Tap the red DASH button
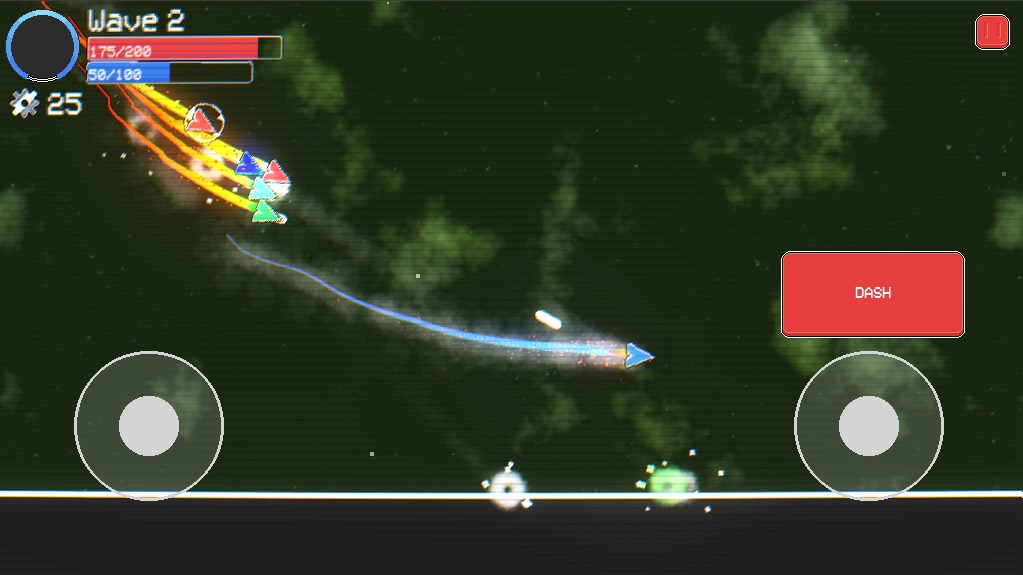The image size is (1023, 575). pos(872,294)
